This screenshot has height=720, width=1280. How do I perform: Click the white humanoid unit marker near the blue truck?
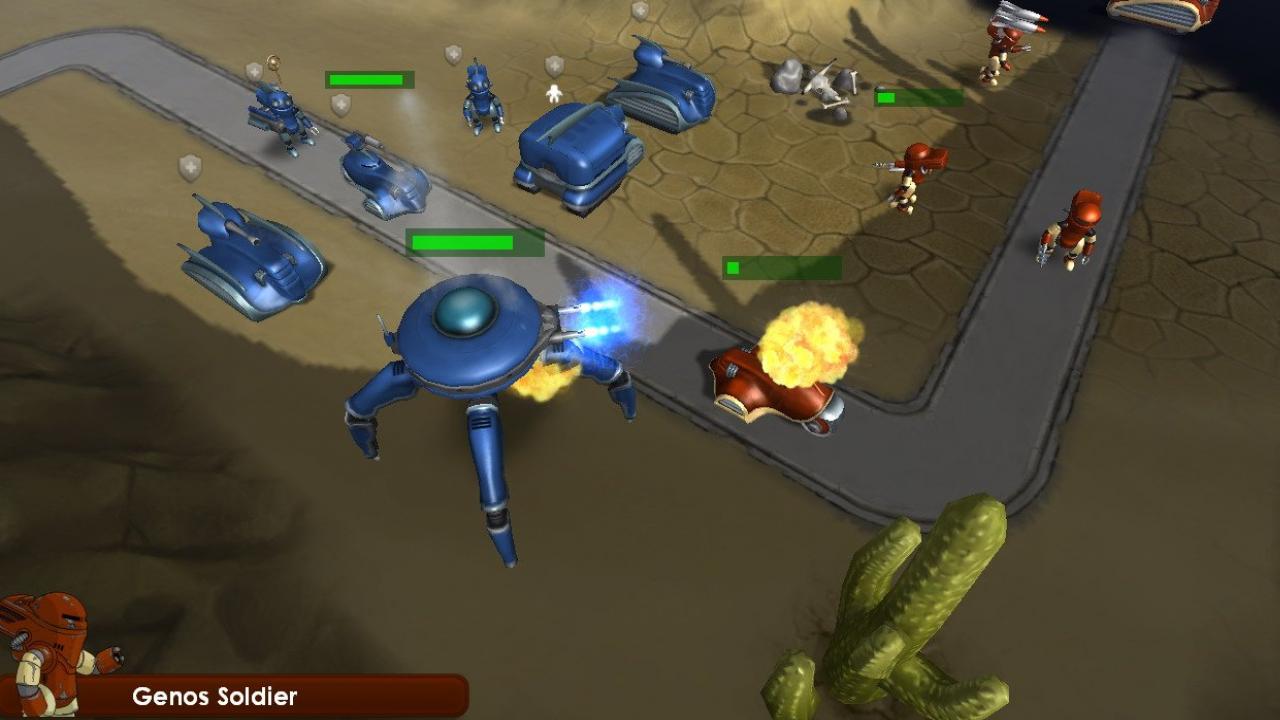click(x=555, y=92)
